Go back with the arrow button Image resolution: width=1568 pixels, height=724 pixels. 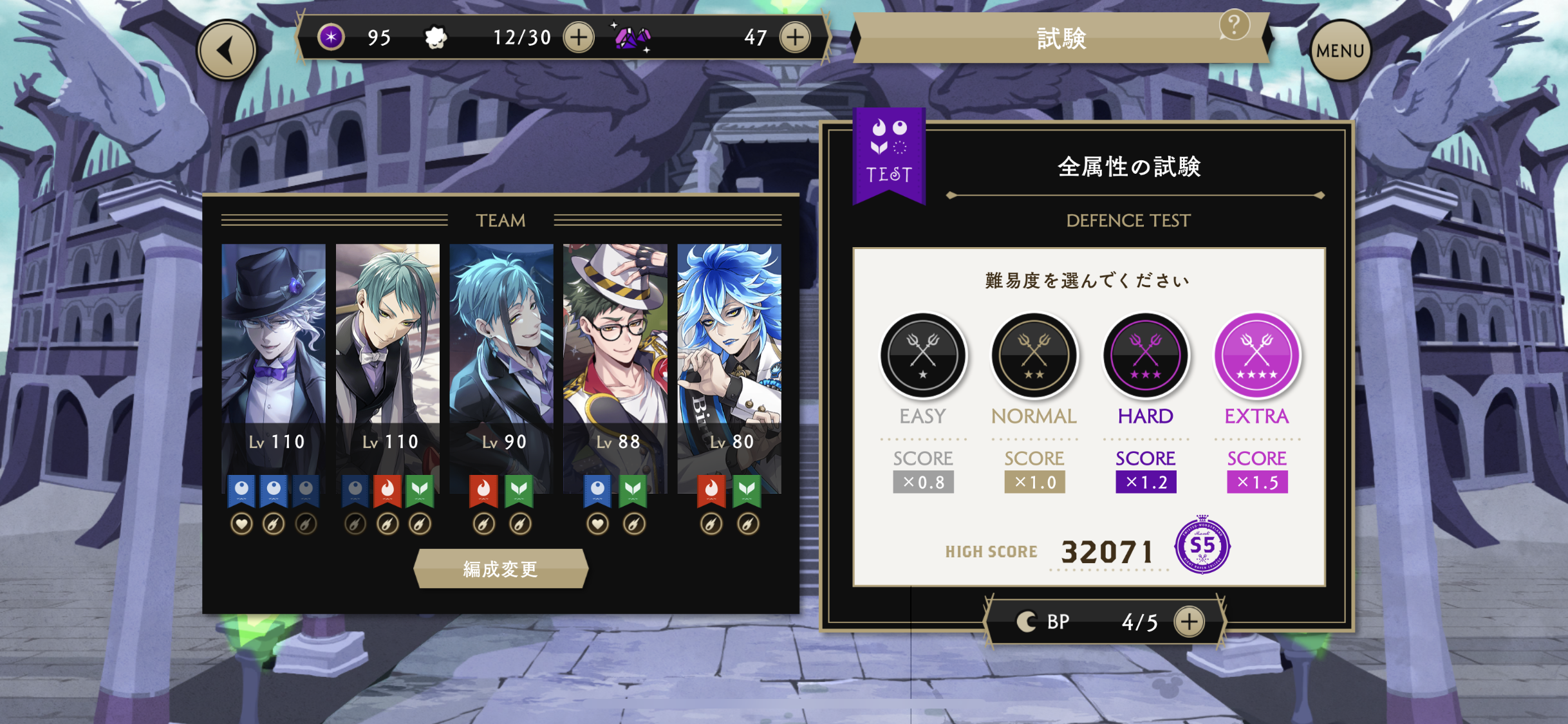(227, 50)
